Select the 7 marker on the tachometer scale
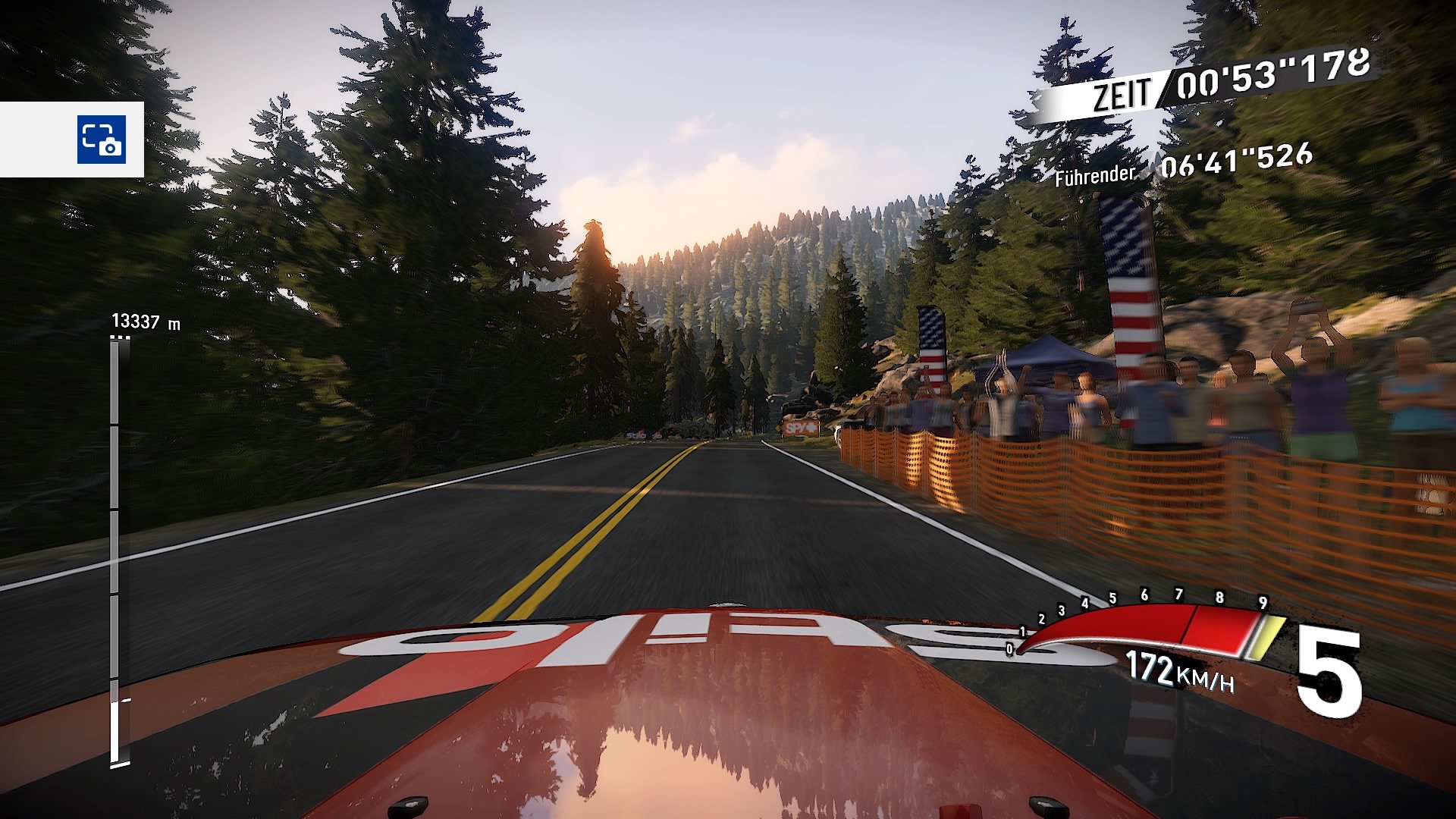The image size is (1456, 819). tap(1178, 594)
